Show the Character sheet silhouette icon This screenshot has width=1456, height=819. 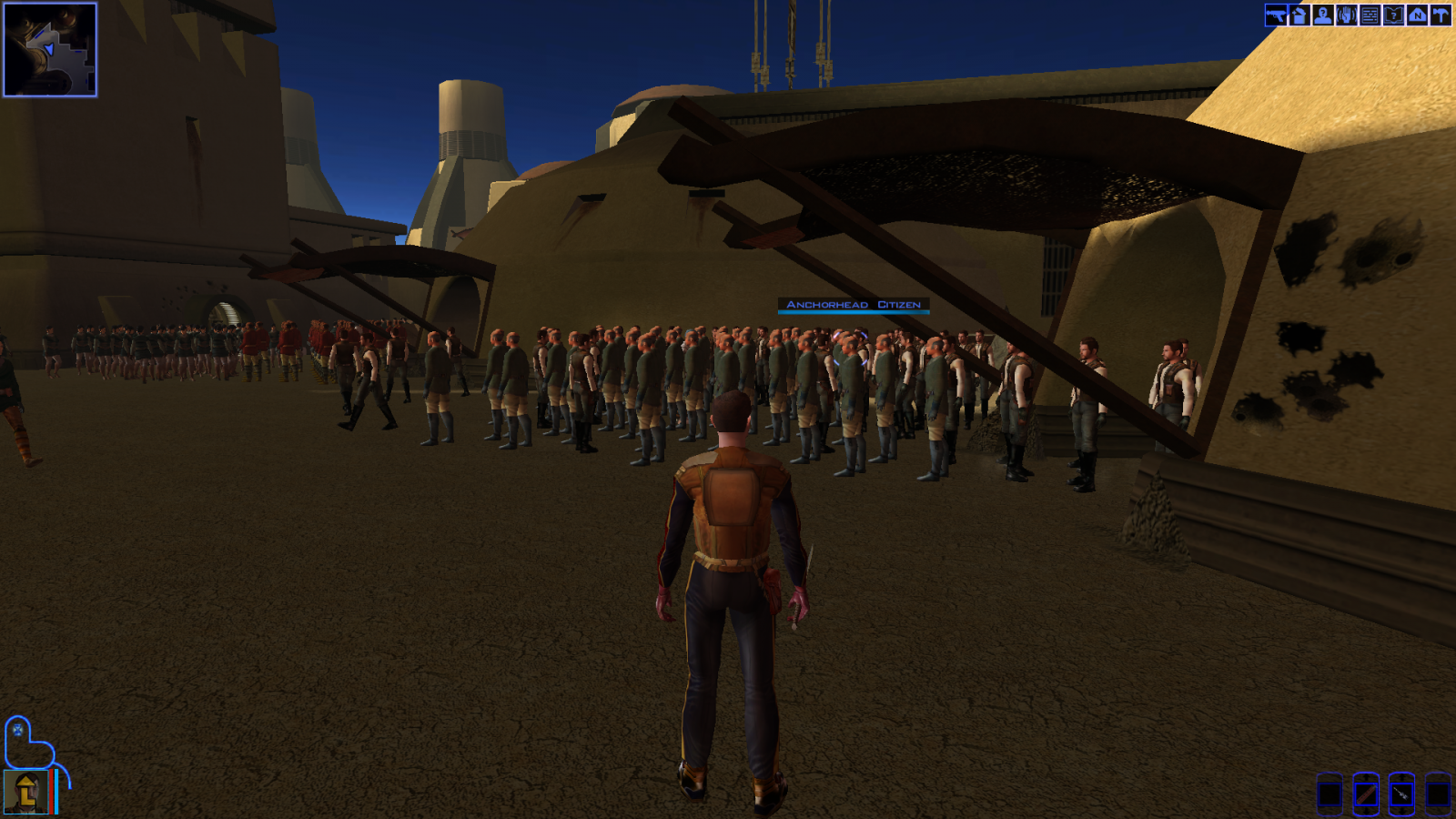1323,15
